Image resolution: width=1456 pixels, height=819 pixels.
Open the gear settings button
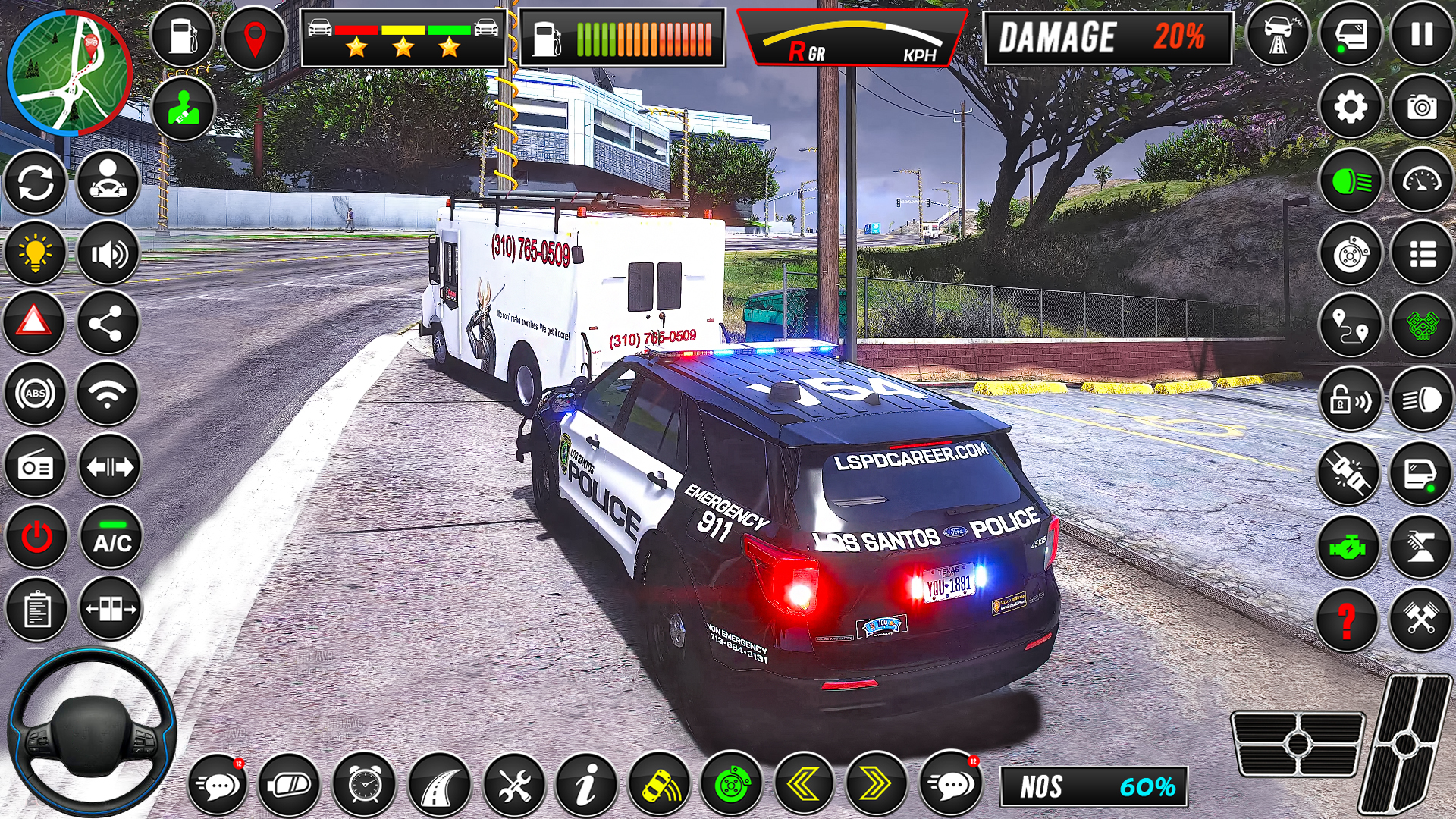pos(1351,107)
